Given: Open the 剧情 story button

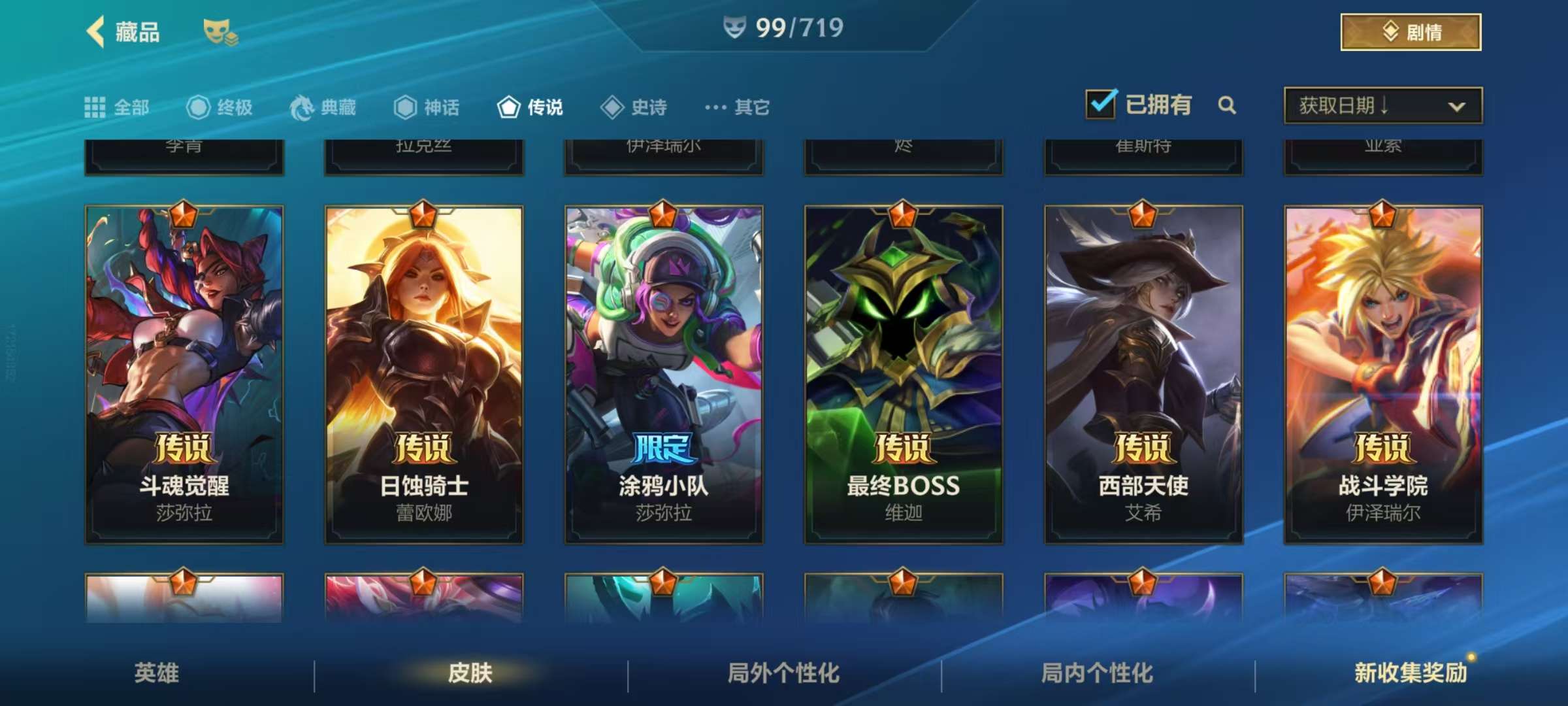Looking at the screenshot, I should point(1410,32).
